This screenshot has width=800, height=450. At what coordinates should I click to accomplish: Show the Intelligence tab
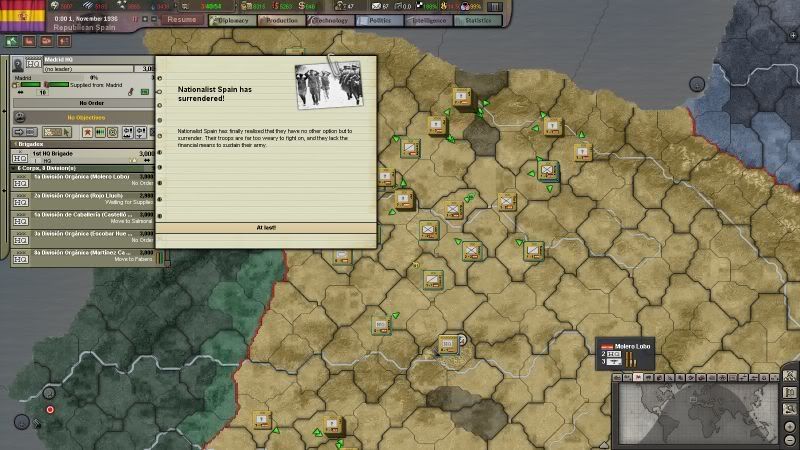click(429, 19)
